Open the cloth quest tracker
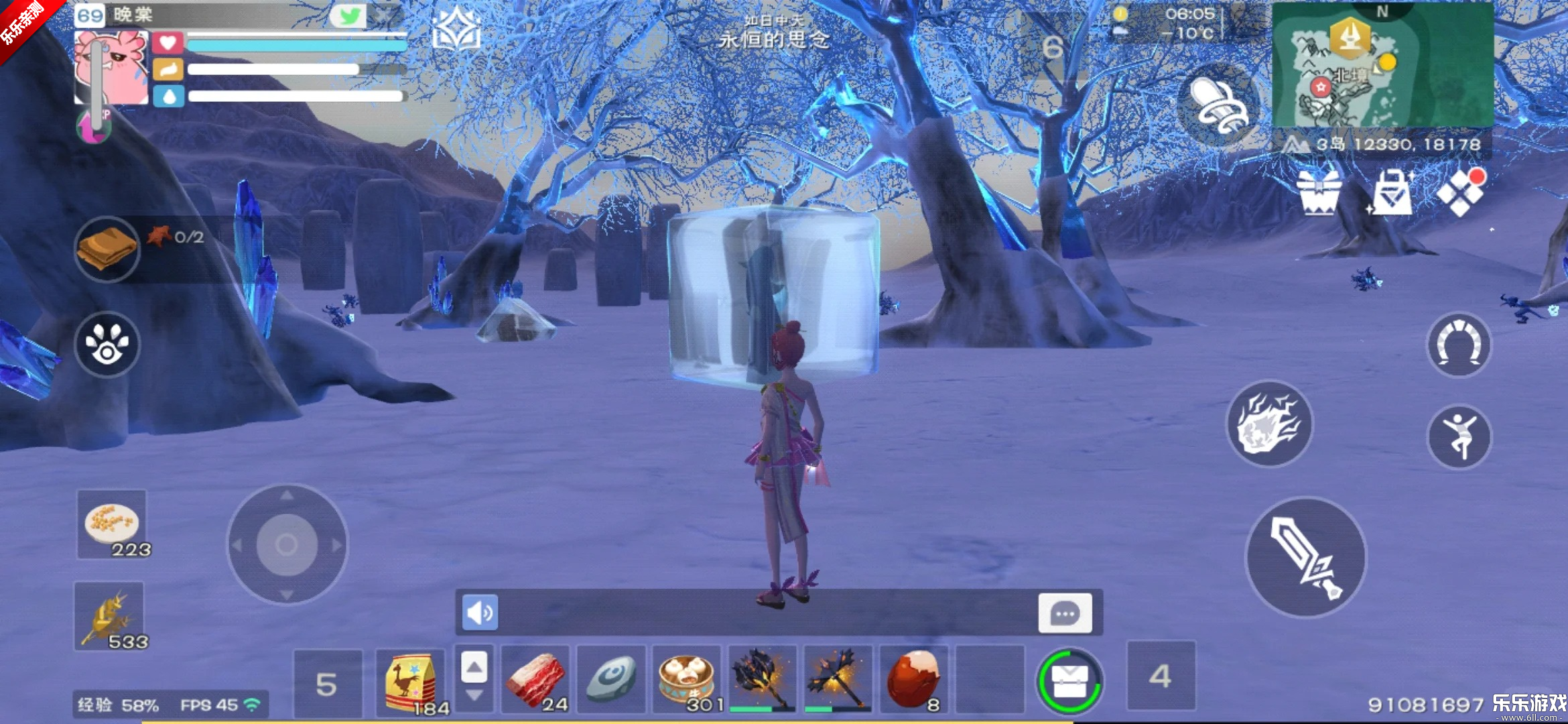Image resolution: width=1568 pixels, height=724 pixels. click(x=107, y=249)
